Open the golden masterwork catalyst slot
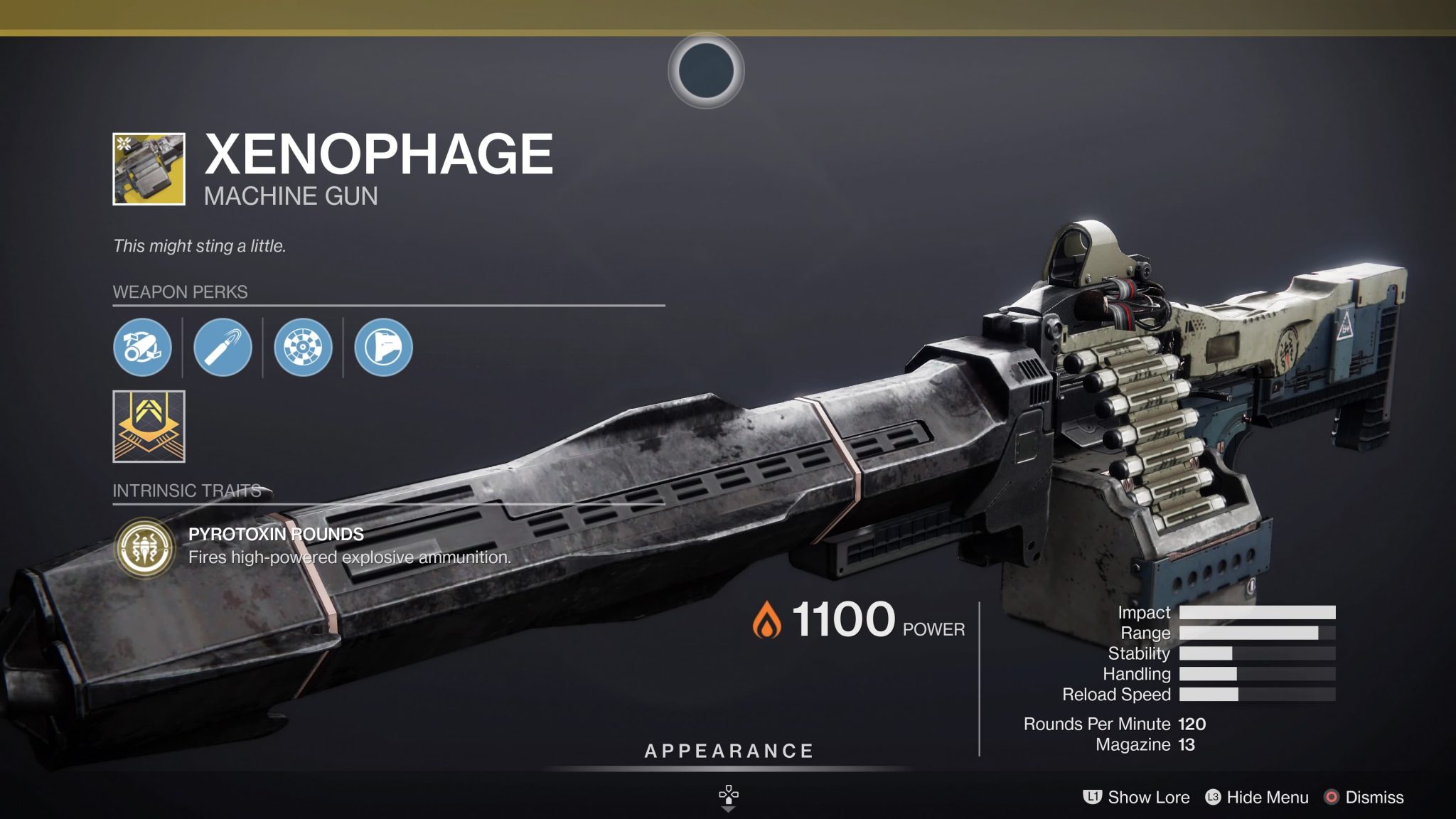The height and width of the screenshot is (819, 1456). point(149,427)
